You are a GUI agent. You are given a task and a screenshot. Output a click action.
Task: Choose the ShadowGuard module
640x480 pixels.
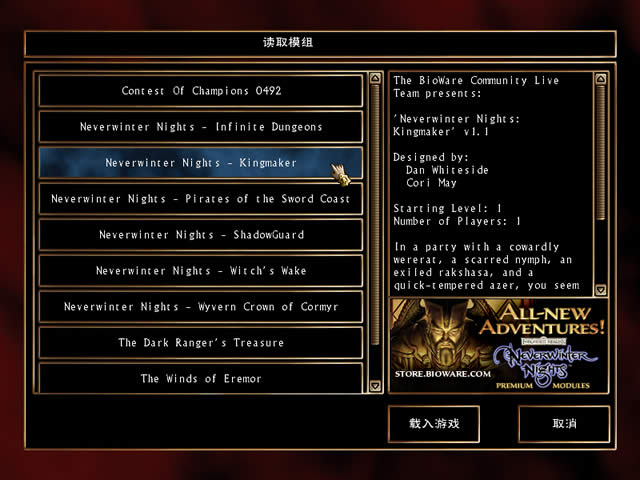pyautogui.click(x=201, y=235)
